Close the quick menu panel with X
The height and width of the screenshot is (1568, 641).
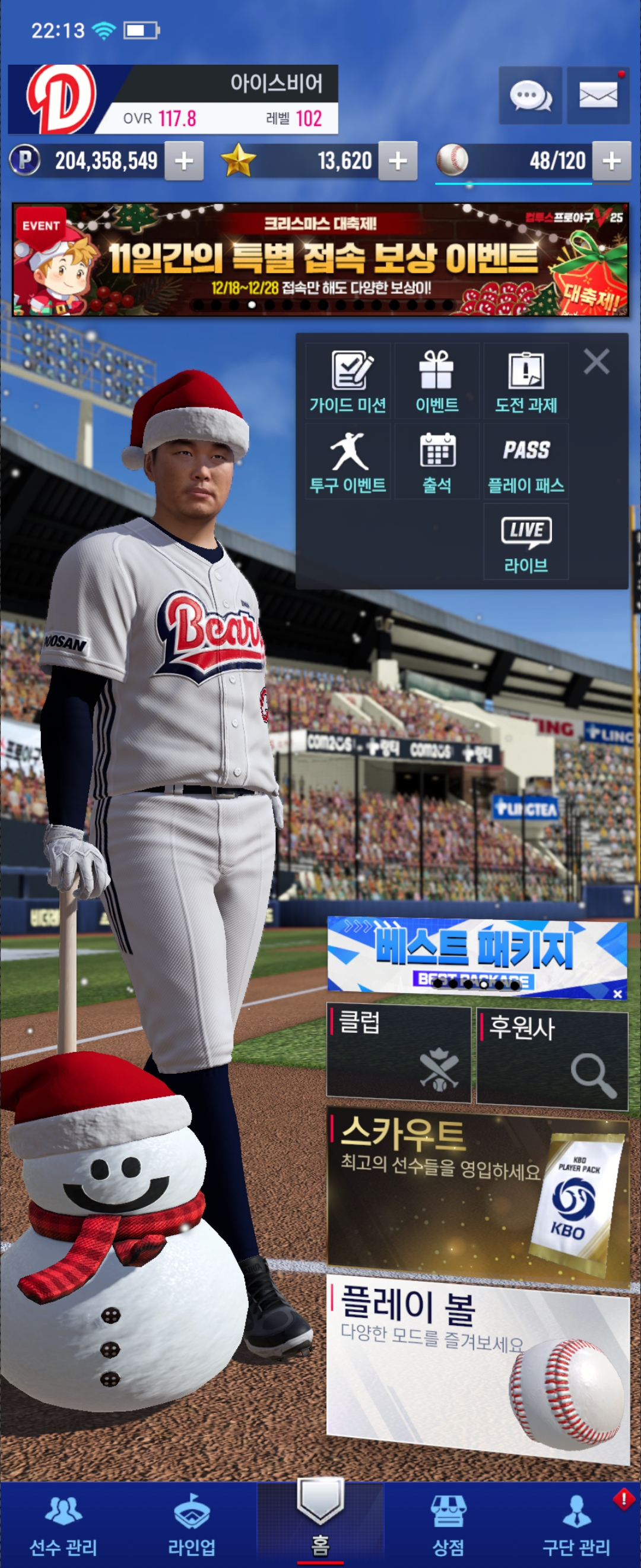click(x=596, y=362)
